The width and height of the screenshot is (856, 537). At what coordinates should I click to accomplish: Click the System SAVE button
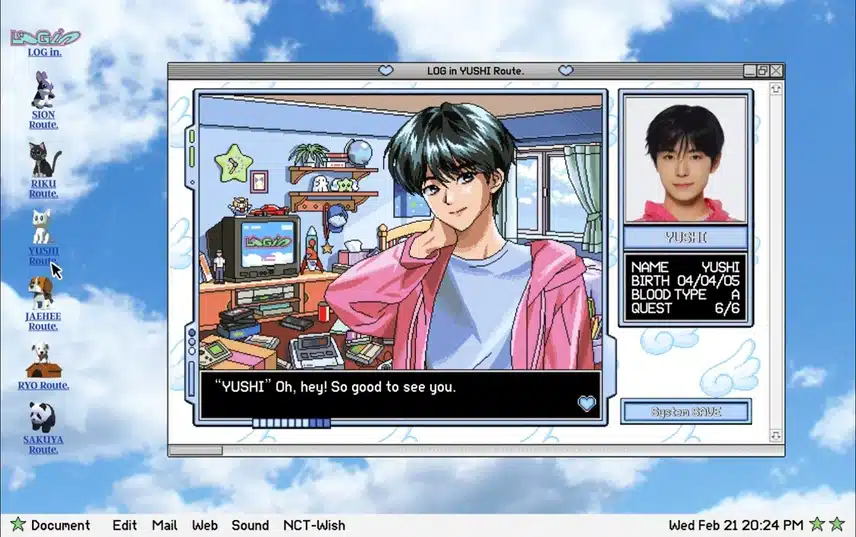(x=685, y=411)
